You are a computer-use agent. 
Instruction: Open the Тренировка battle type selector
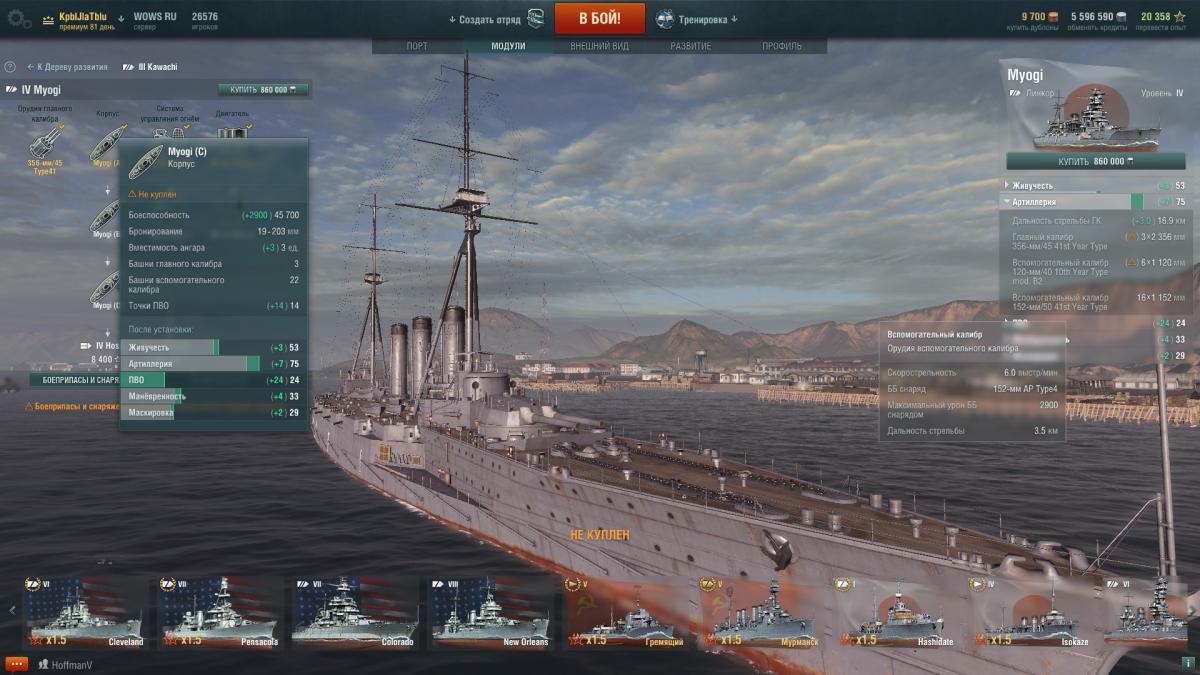[697, 19]
